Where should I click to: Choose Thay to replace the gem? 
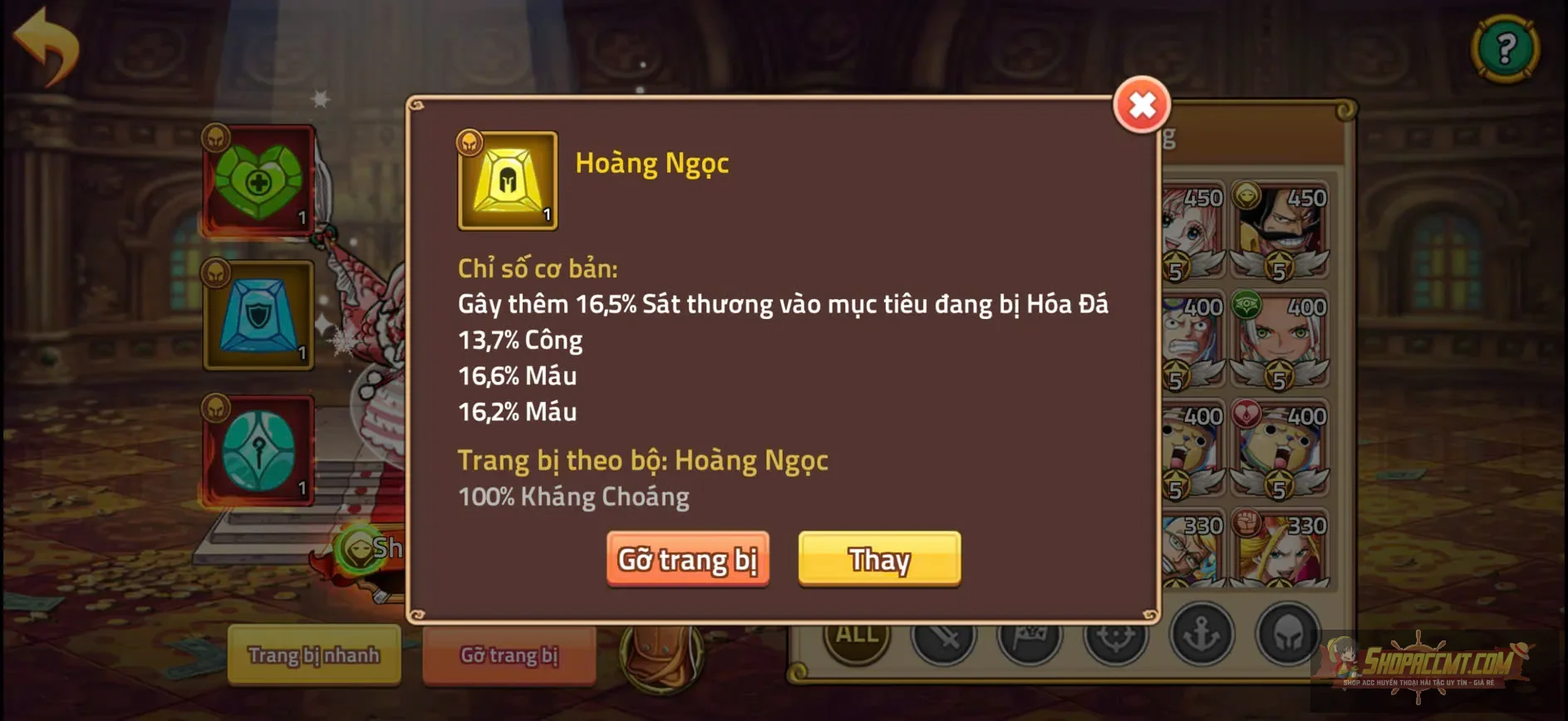coord(879,559)
